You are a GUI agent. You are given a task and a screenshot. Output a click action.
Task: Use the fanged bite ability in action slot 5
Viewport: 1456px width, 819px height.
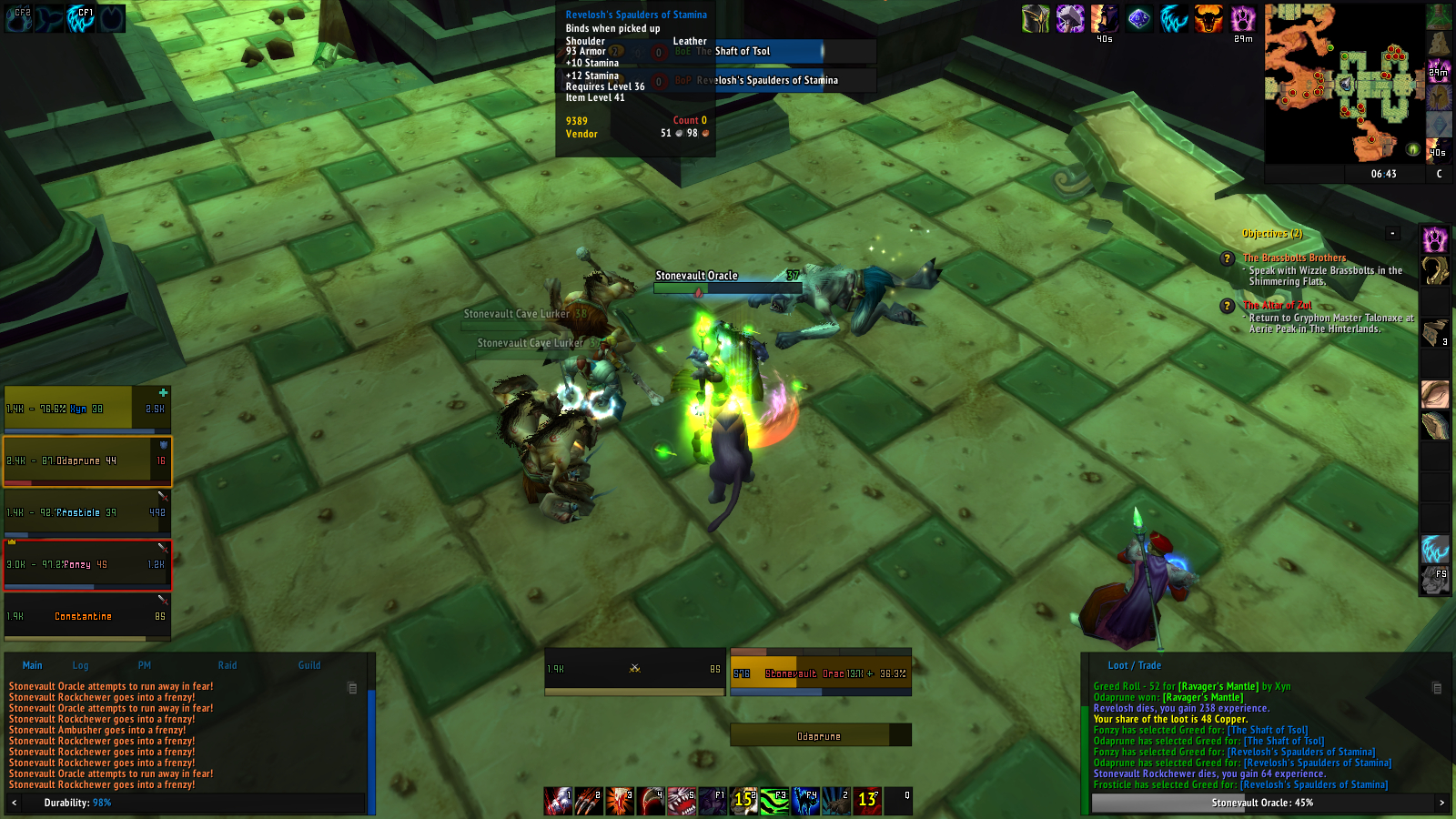tap(680, 801)
